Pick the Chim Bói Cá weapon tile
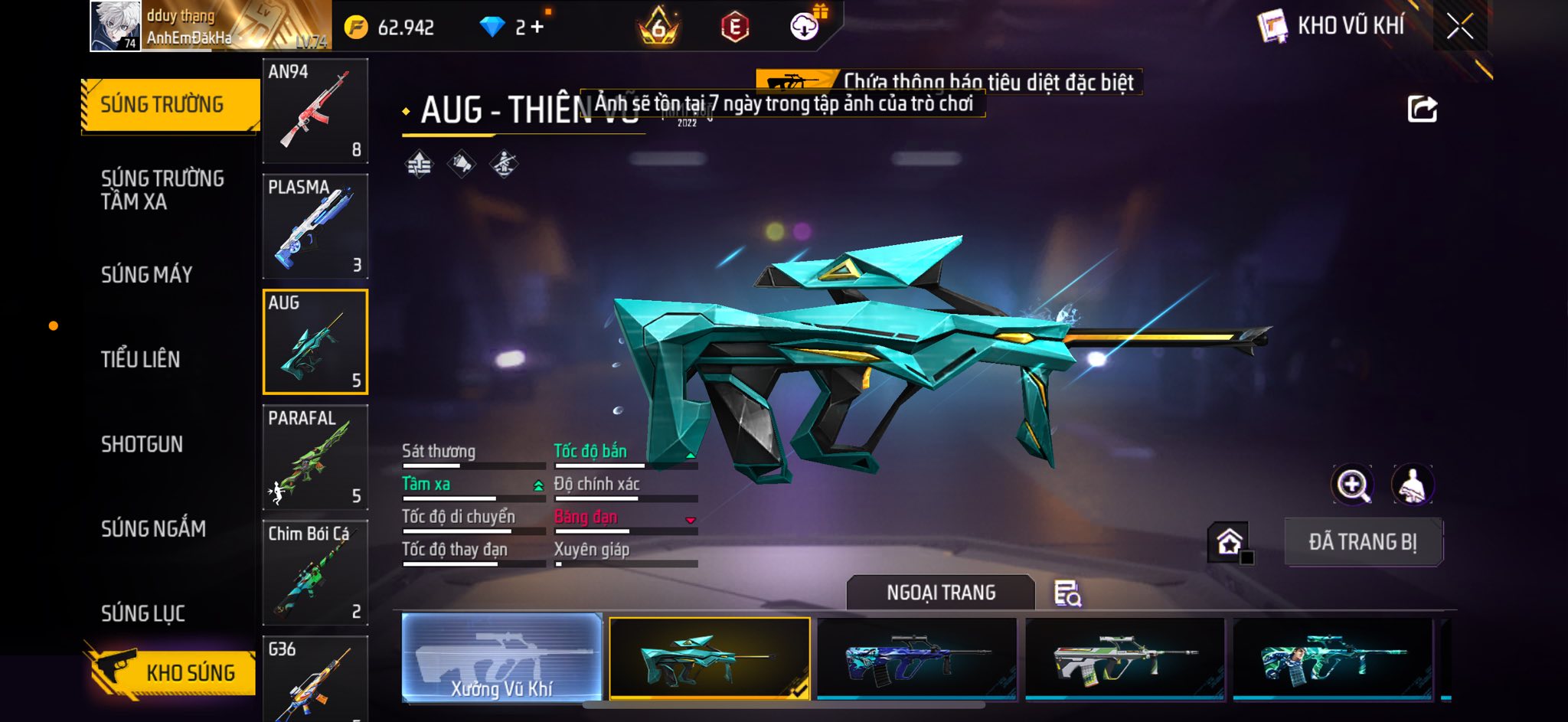This screenshot has height=722, width=1568. point(315,573)
